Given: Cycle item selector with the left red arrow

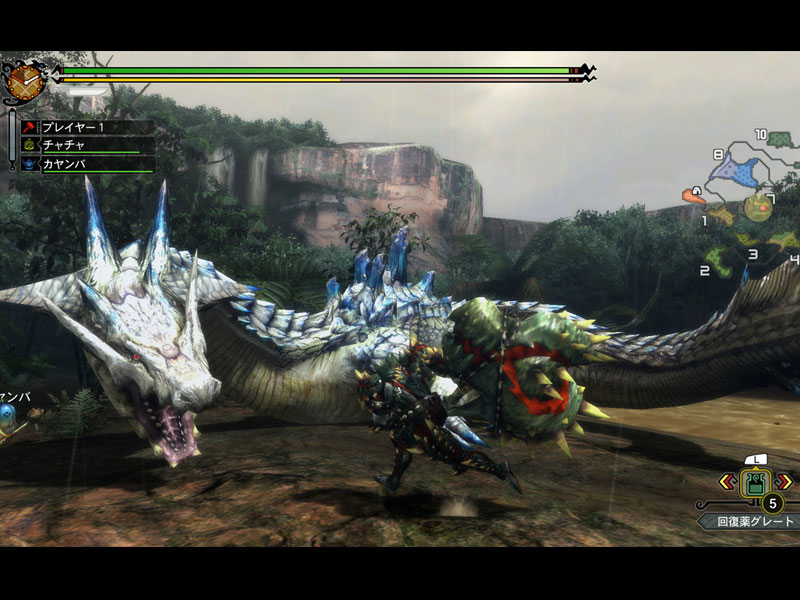Looking at the screenshot, I should click(x=719, y=482).
